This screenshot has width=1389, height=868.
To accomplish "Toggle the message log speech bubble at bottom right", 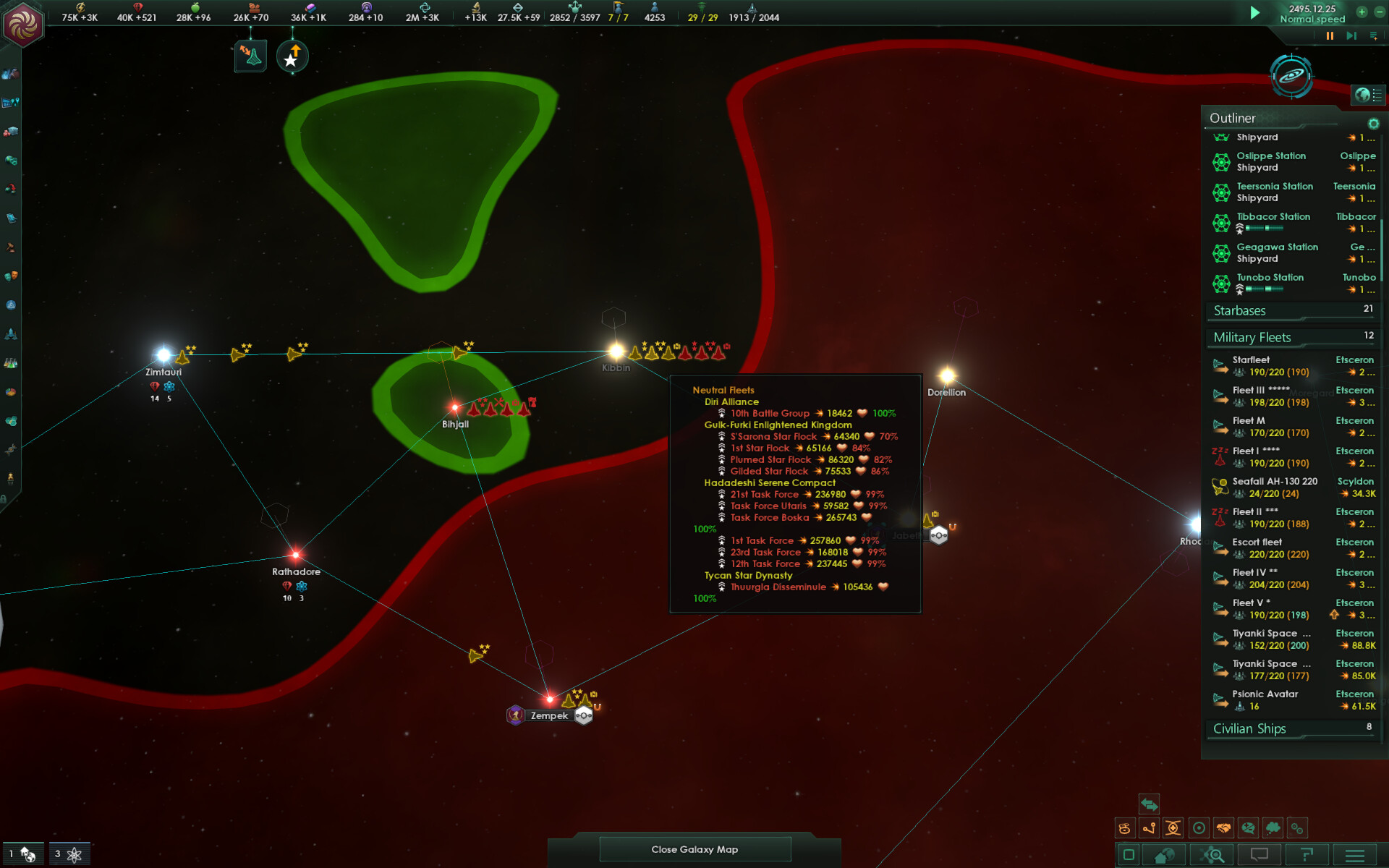I will coord(1260,854).
